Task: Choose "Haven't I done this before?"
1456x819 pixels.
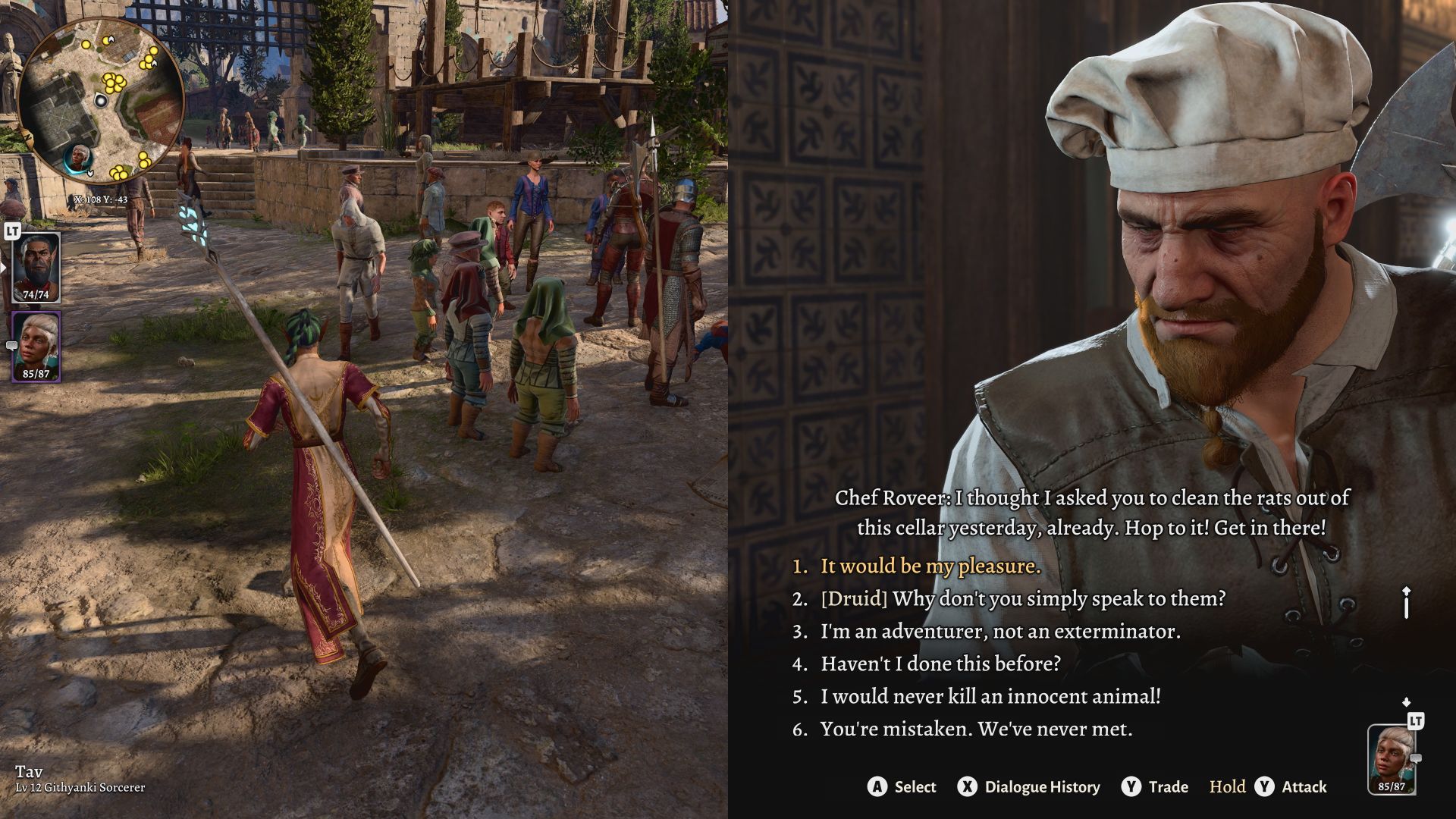Action: tap(940, 664)
